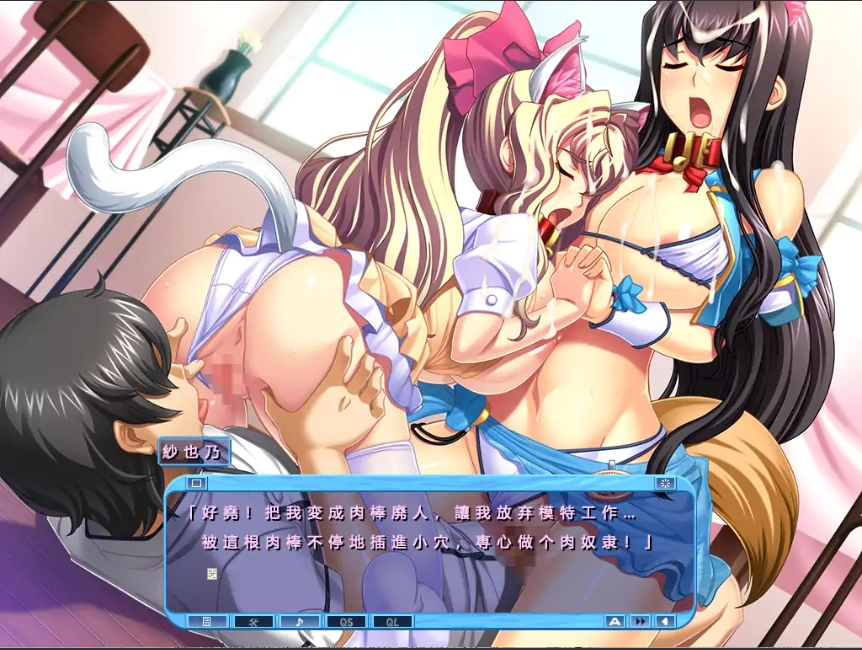Click the sparkle icon at the dialogue box's top right
Image resolution: width=862 pixels, height=650 pixels.
(x=665, y=483)
